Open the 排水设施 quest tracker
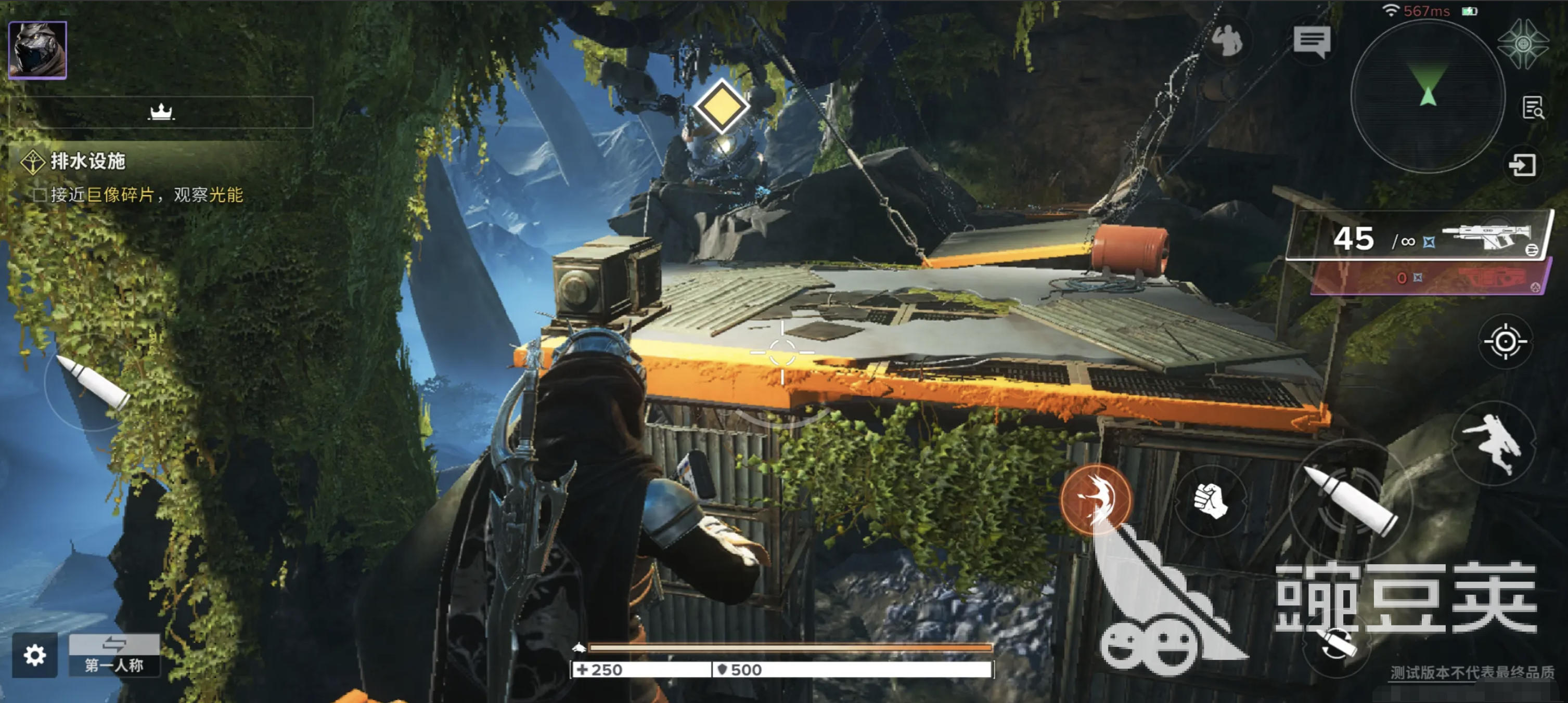 pyautogui.click(x=87, y=161)
